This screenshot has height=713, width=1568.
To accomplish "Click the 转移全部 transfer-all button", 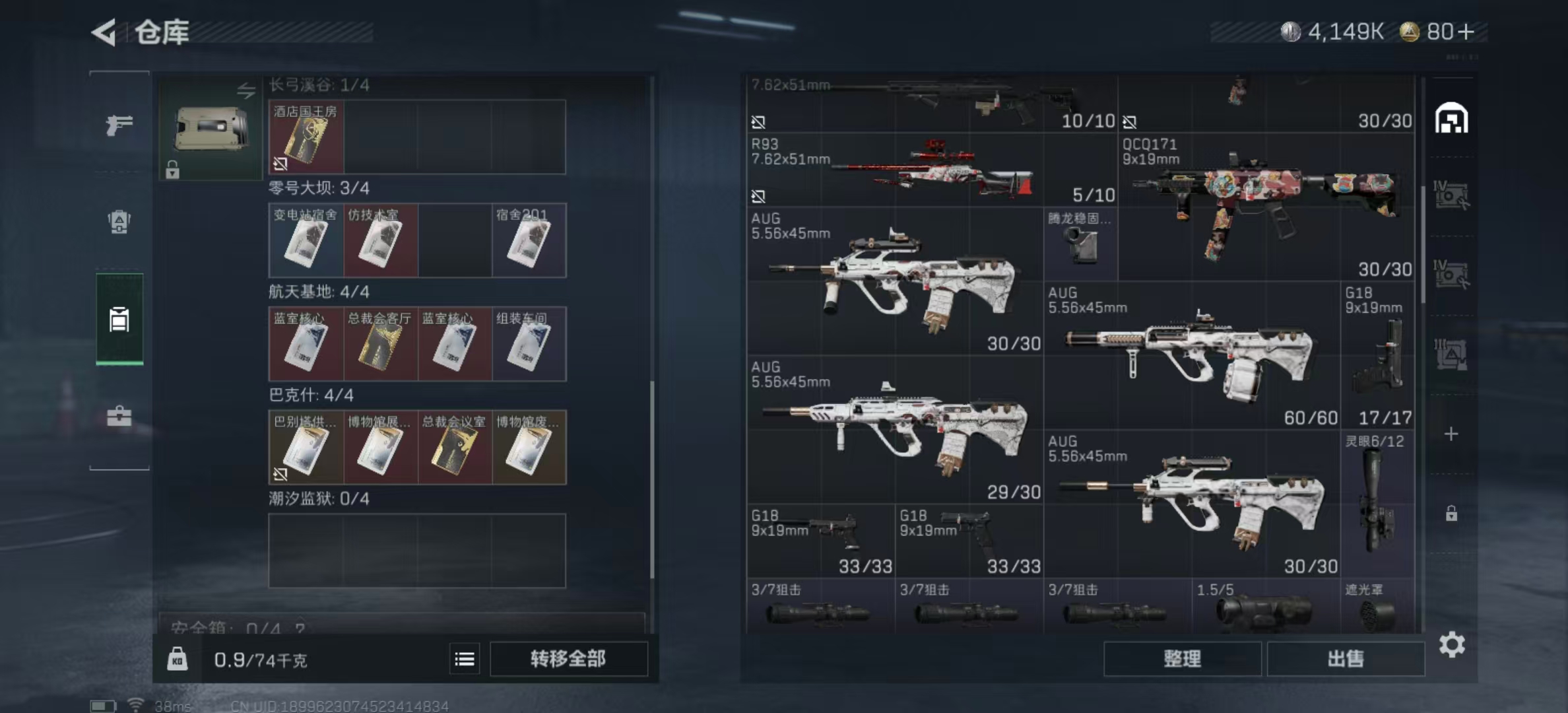I will tap(568, 659).
